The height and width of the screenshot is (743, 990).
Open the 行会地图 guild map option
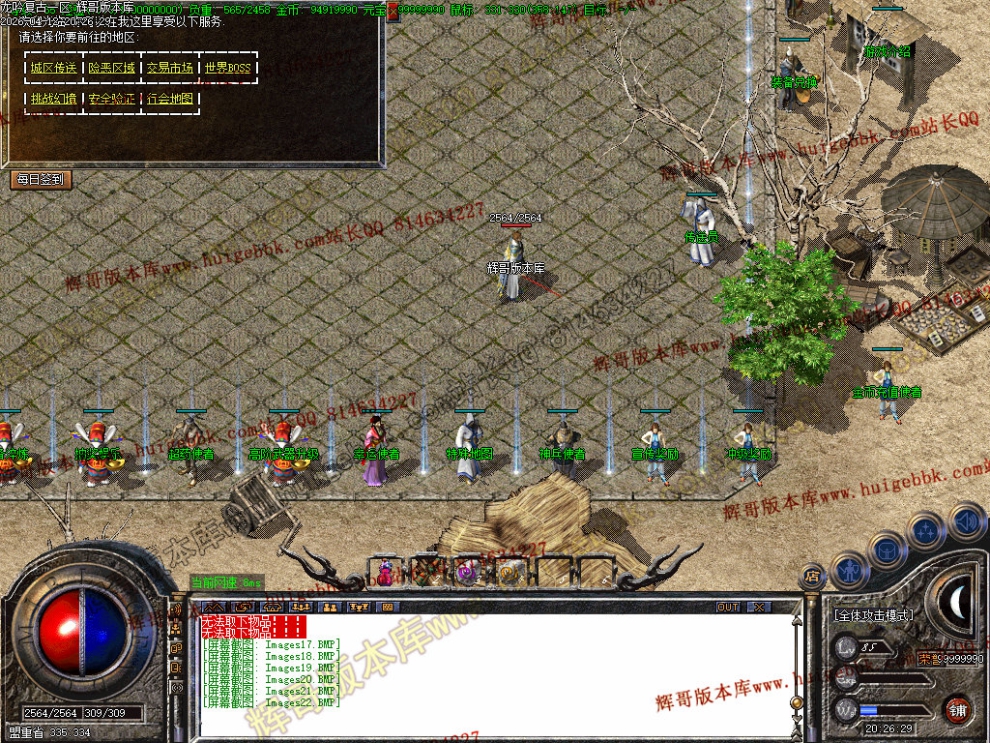(169, 99)
